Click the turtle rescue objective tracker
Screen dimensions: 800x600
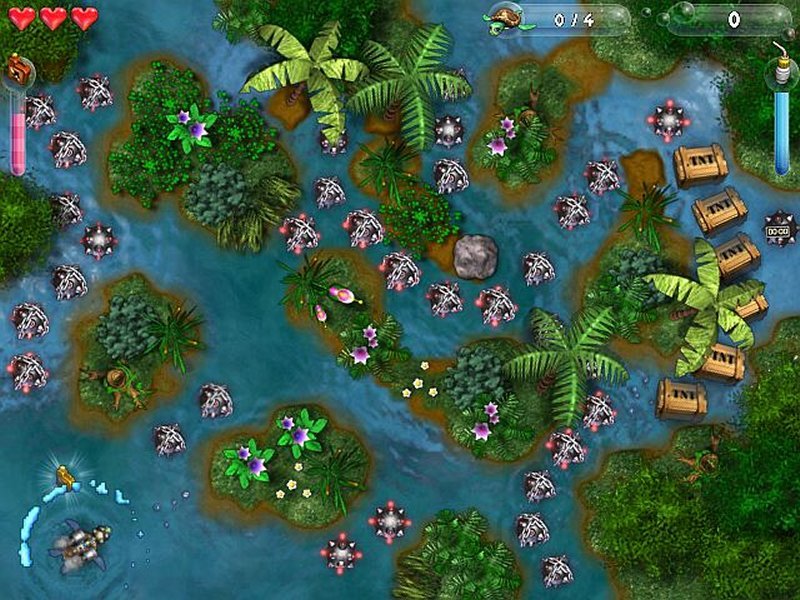(x=558, y=19)
